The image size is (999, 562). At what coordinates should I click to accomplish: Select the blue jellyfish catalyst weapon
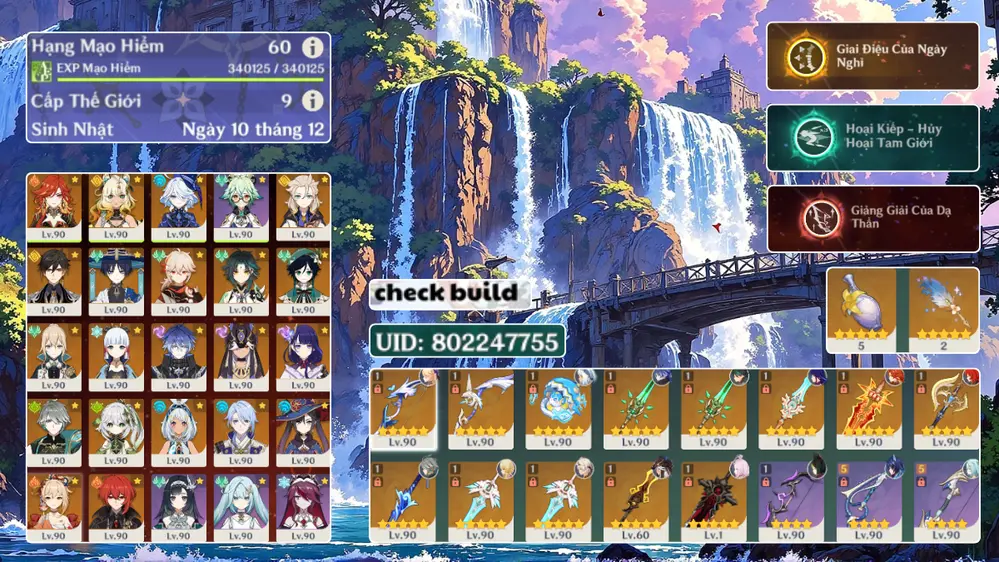tap(557, 406)
